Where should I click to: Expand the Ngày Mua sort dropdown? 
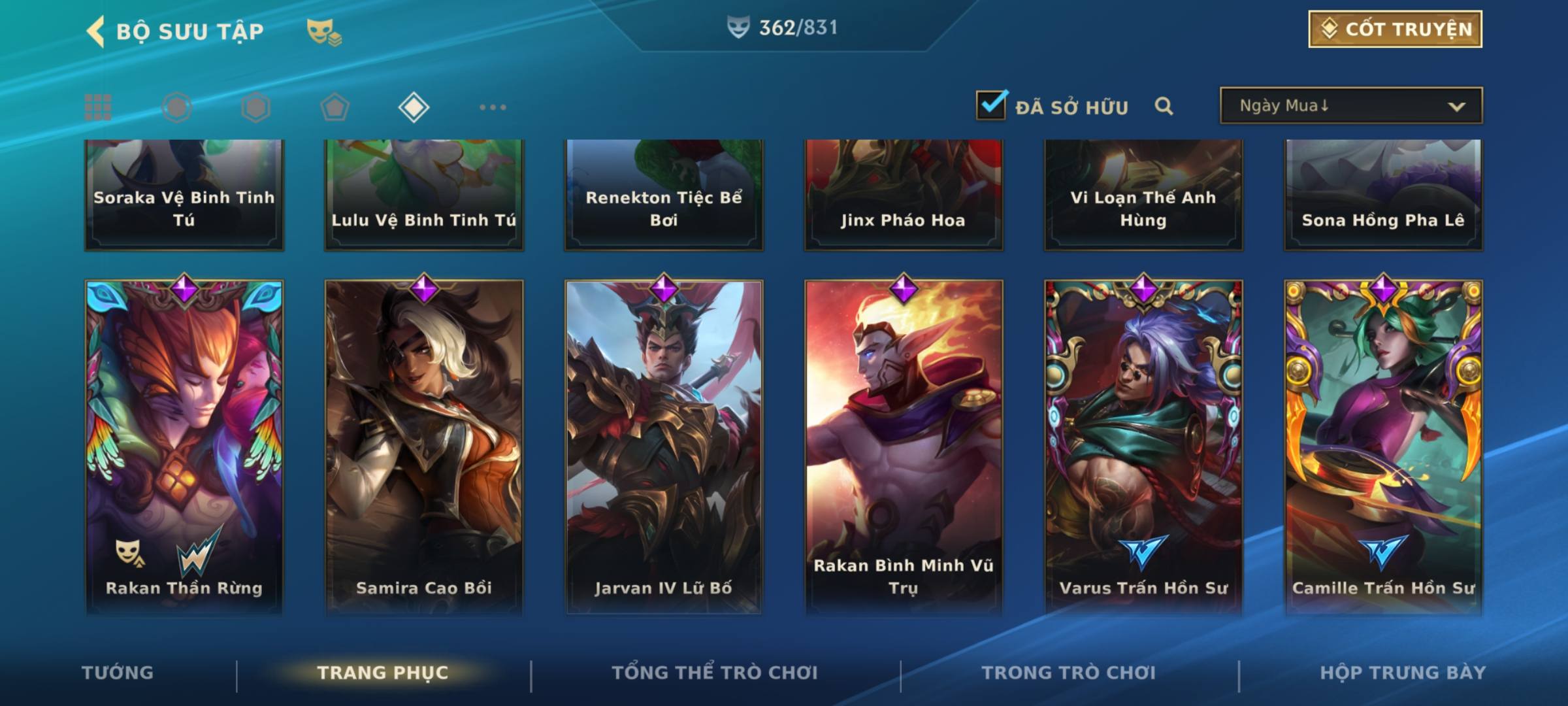[x=1350, y=106]
